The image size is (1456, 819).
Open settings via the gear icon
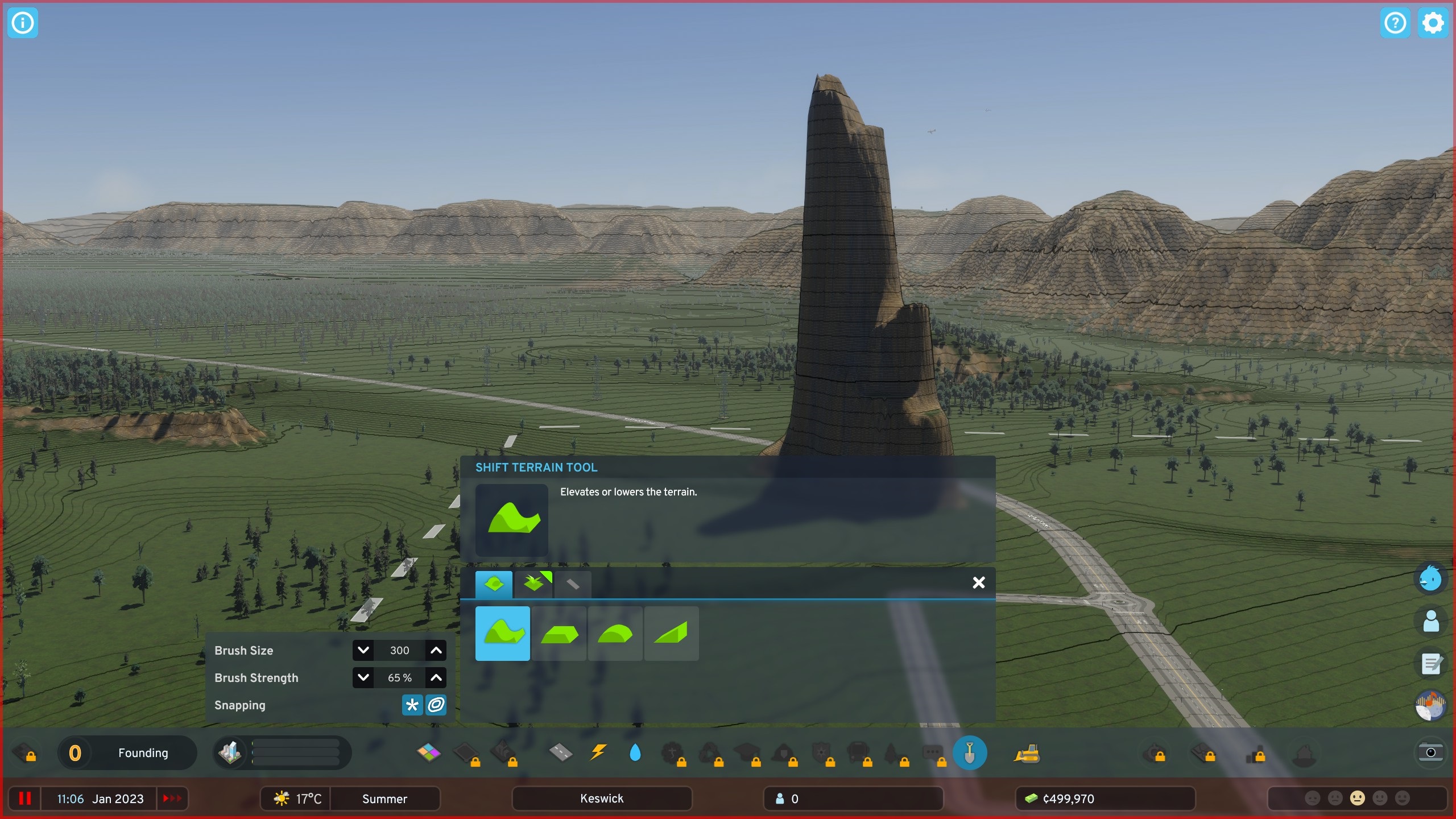1433,23
